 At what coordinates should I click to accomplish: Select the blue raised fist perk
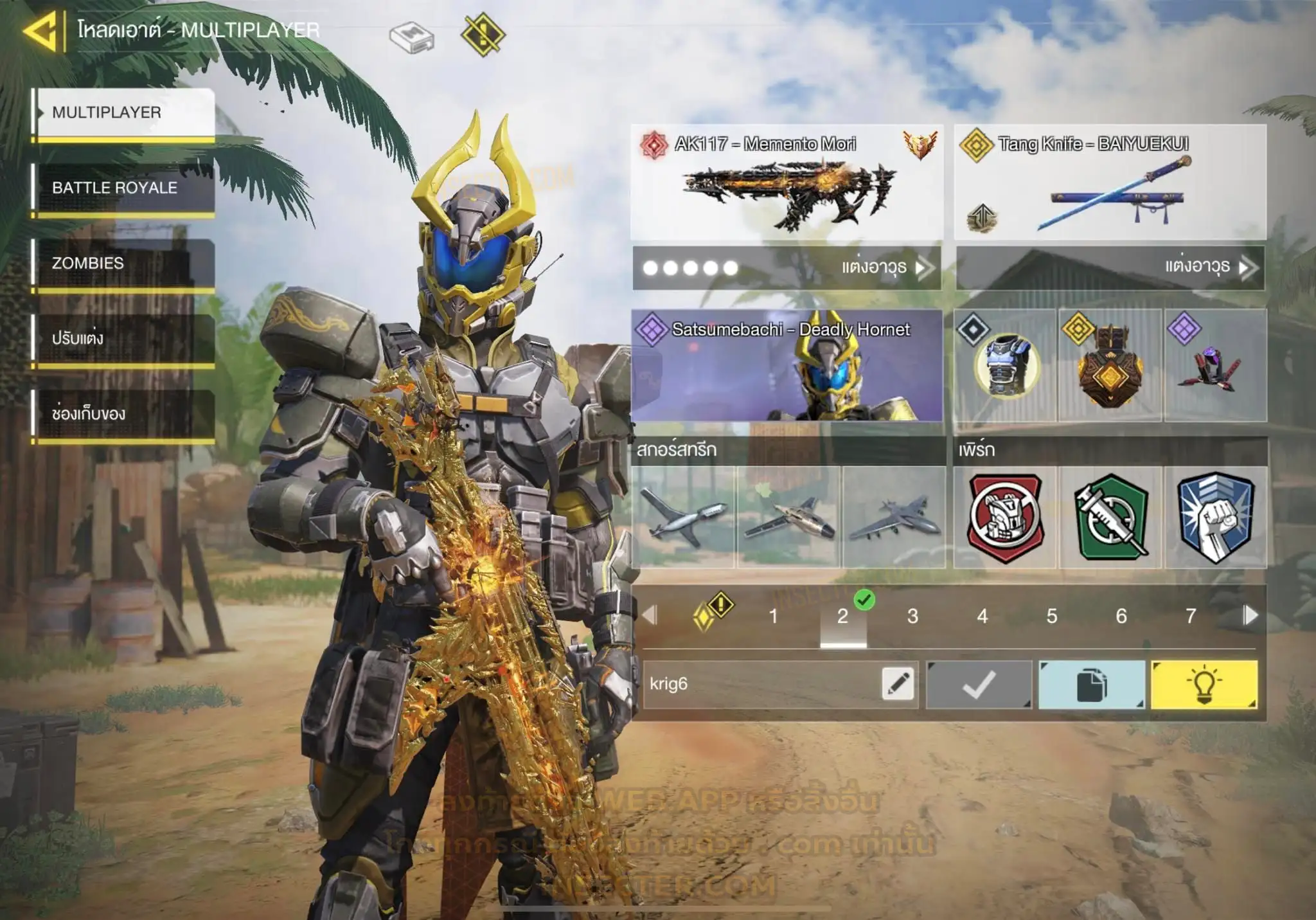tap(1216, 518)
